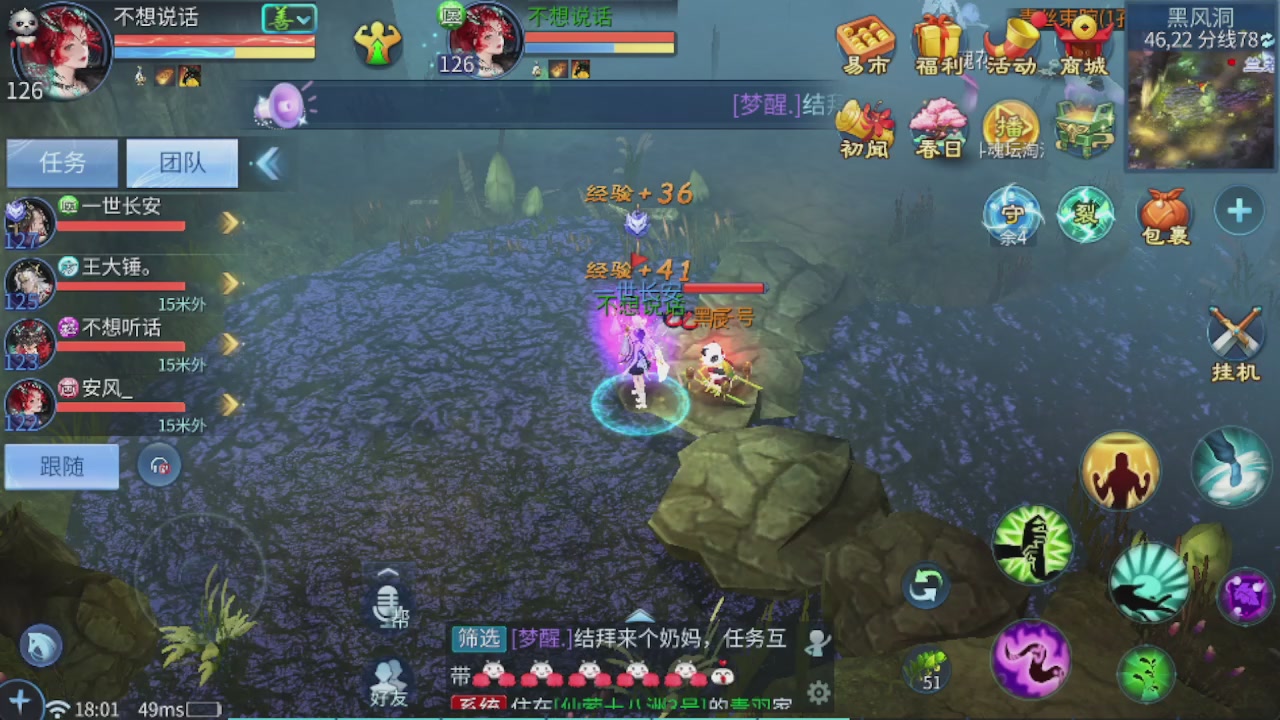Activate the 裂 green skill orb
1280x720 pixels.
pyautogui.click(x=1086, y=214)
